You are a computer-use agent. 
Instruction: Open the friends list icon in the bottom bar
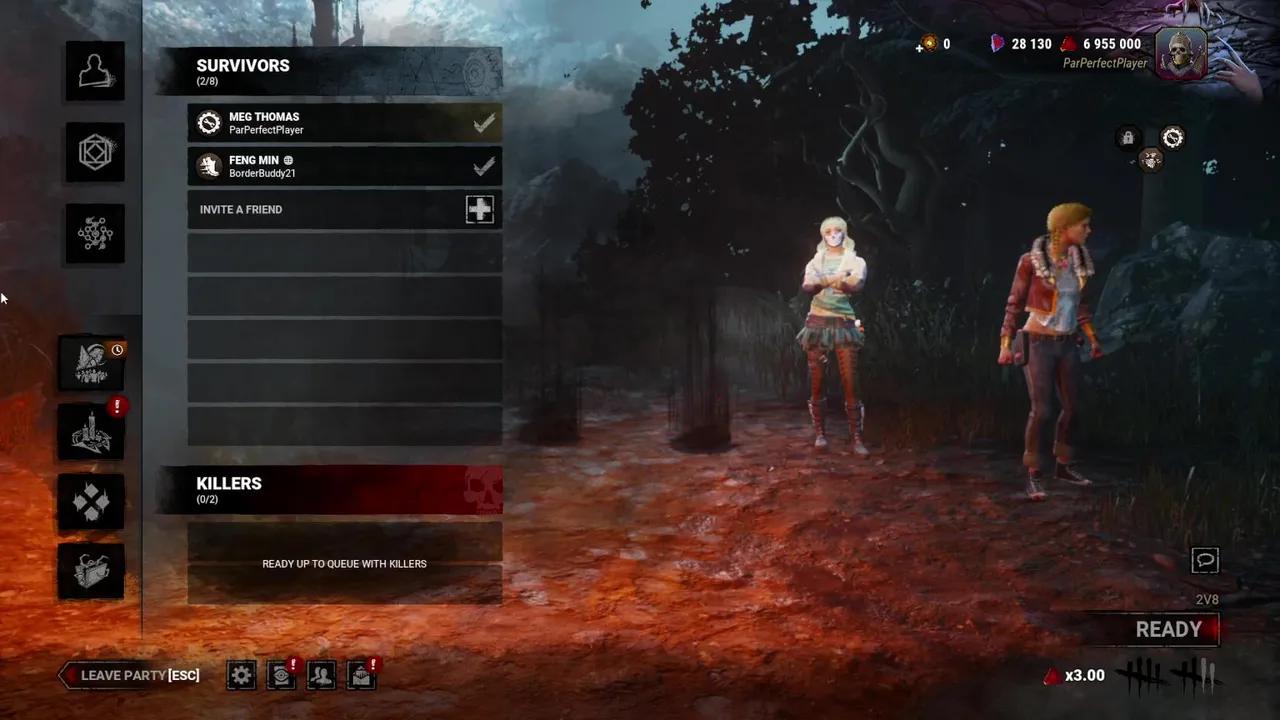[321, 675]
